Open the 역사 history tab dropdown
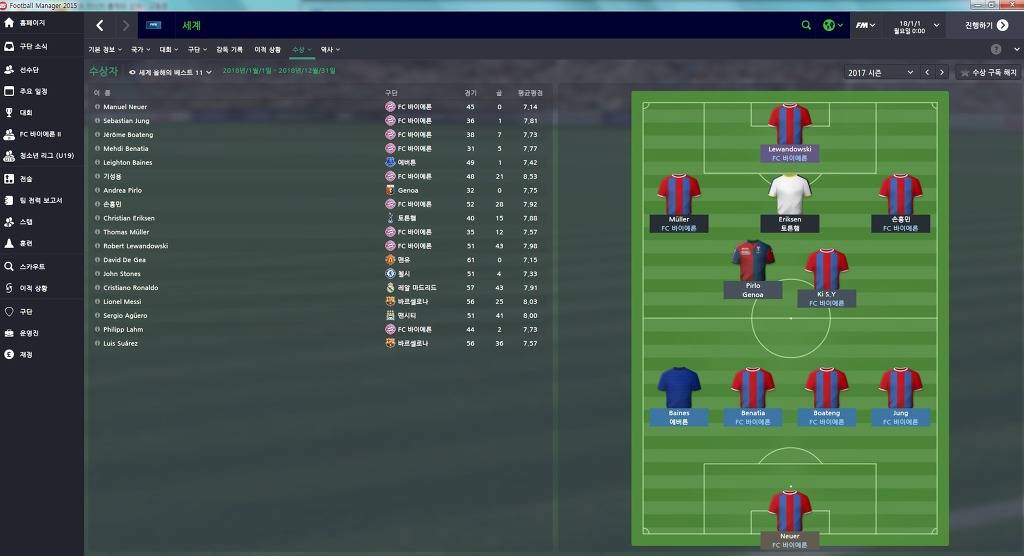The width and height of the screenshot is (1024, 556). 328,49
